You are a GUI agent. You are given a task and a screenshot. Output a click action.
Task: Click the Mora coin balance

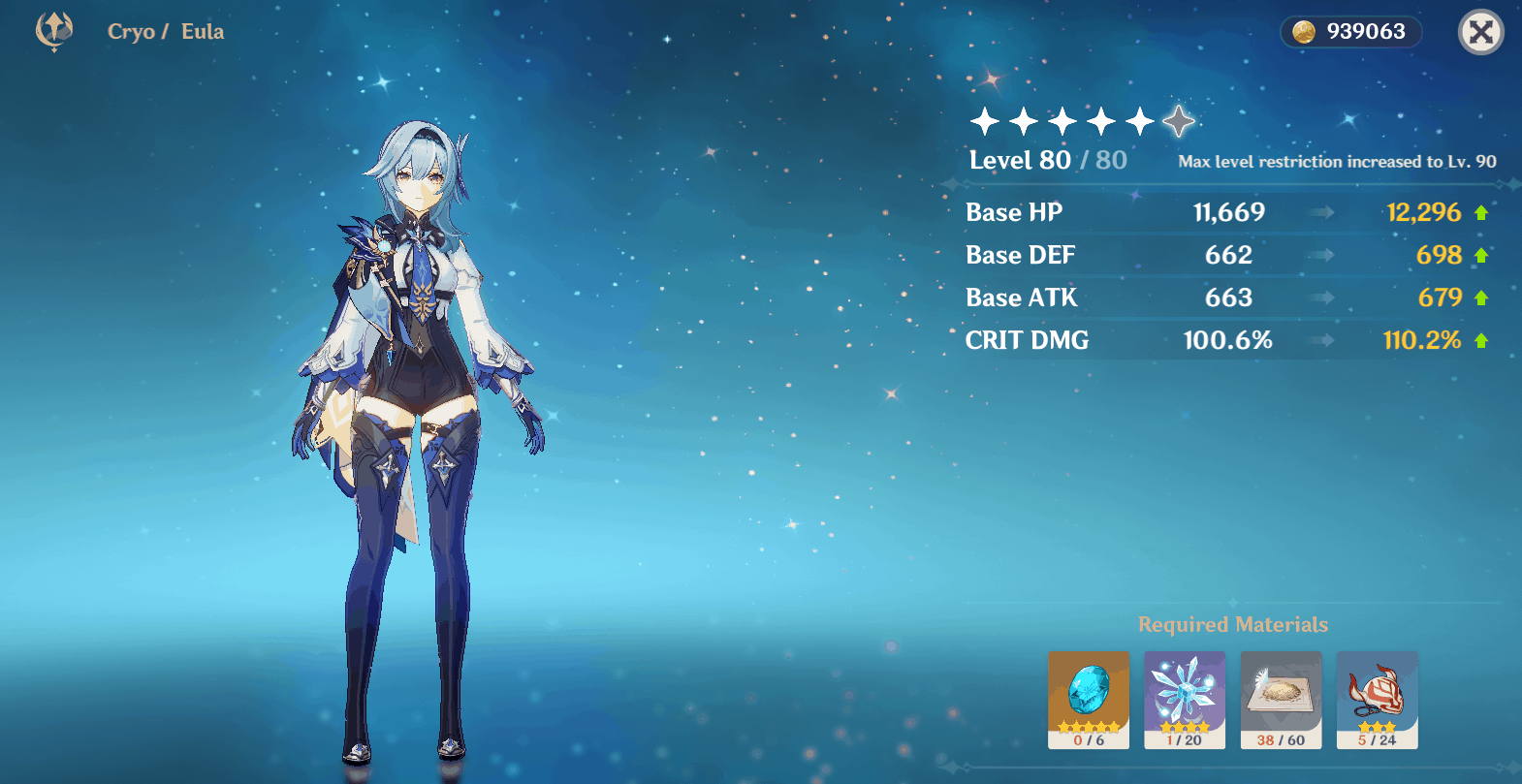pyautogui.click(x=1350, y=32)
